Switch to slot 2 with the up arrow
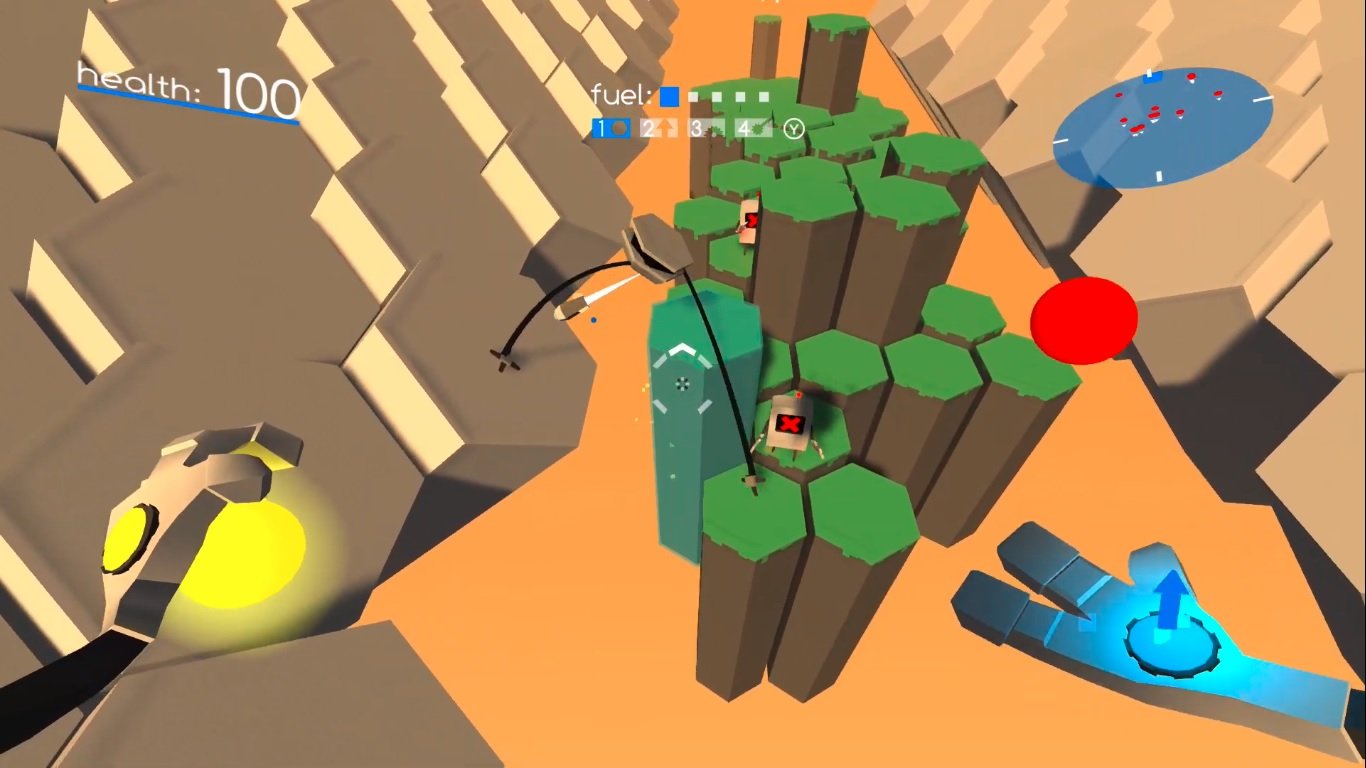 click(659, 128)
